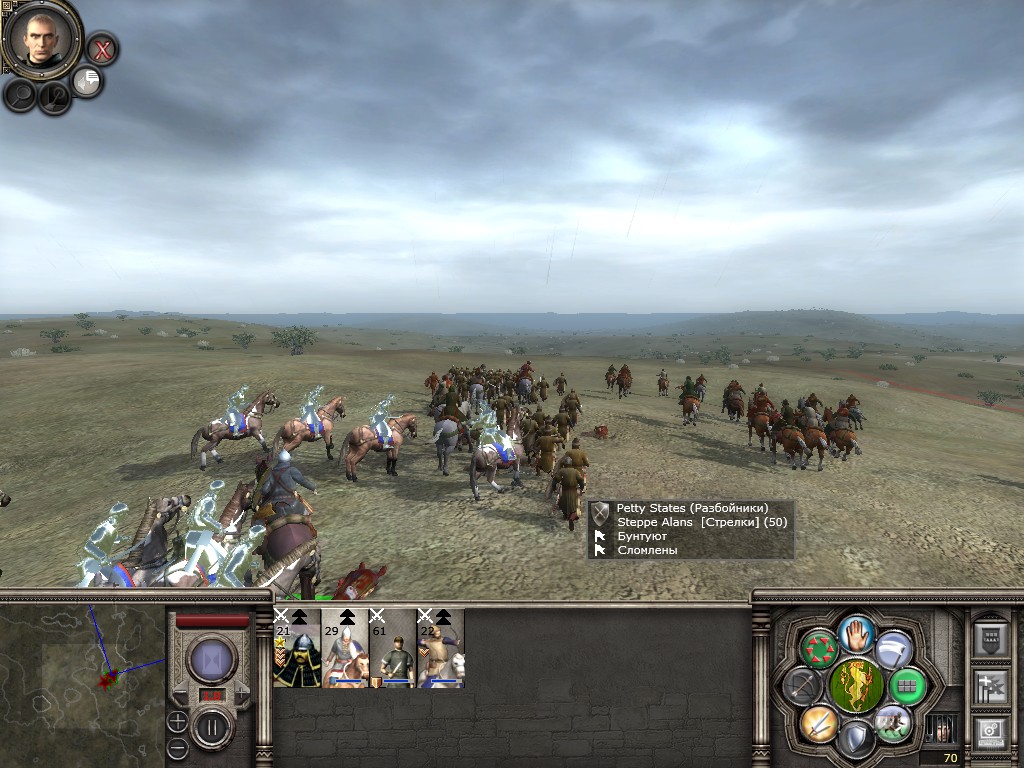
Task: Toggle the crossed swords melee button
Action: point(818,722)
